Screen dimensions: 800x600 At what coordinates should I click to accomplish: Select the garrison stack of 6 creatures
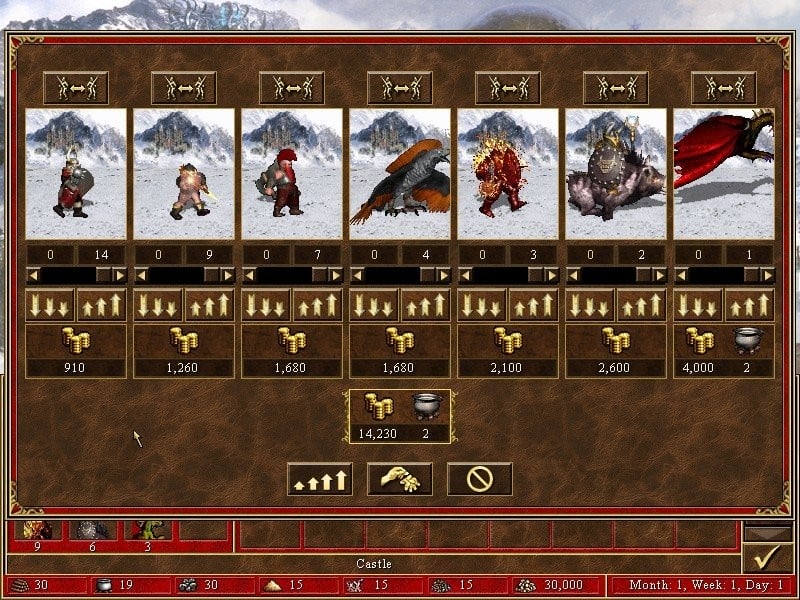point(91,531)
